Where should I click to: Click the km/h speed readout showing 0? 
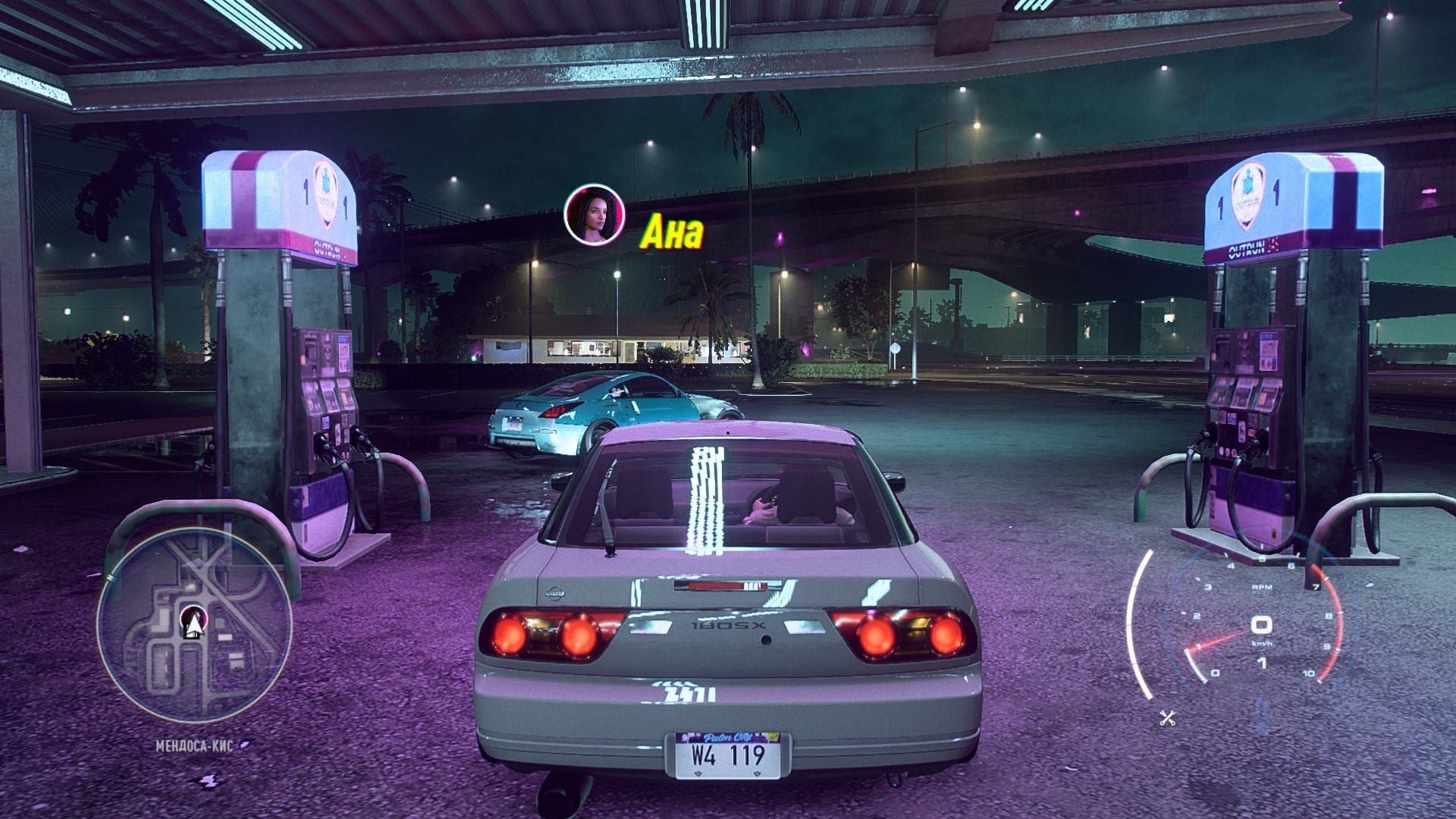pyautogui.click(x=1260, y=625)
